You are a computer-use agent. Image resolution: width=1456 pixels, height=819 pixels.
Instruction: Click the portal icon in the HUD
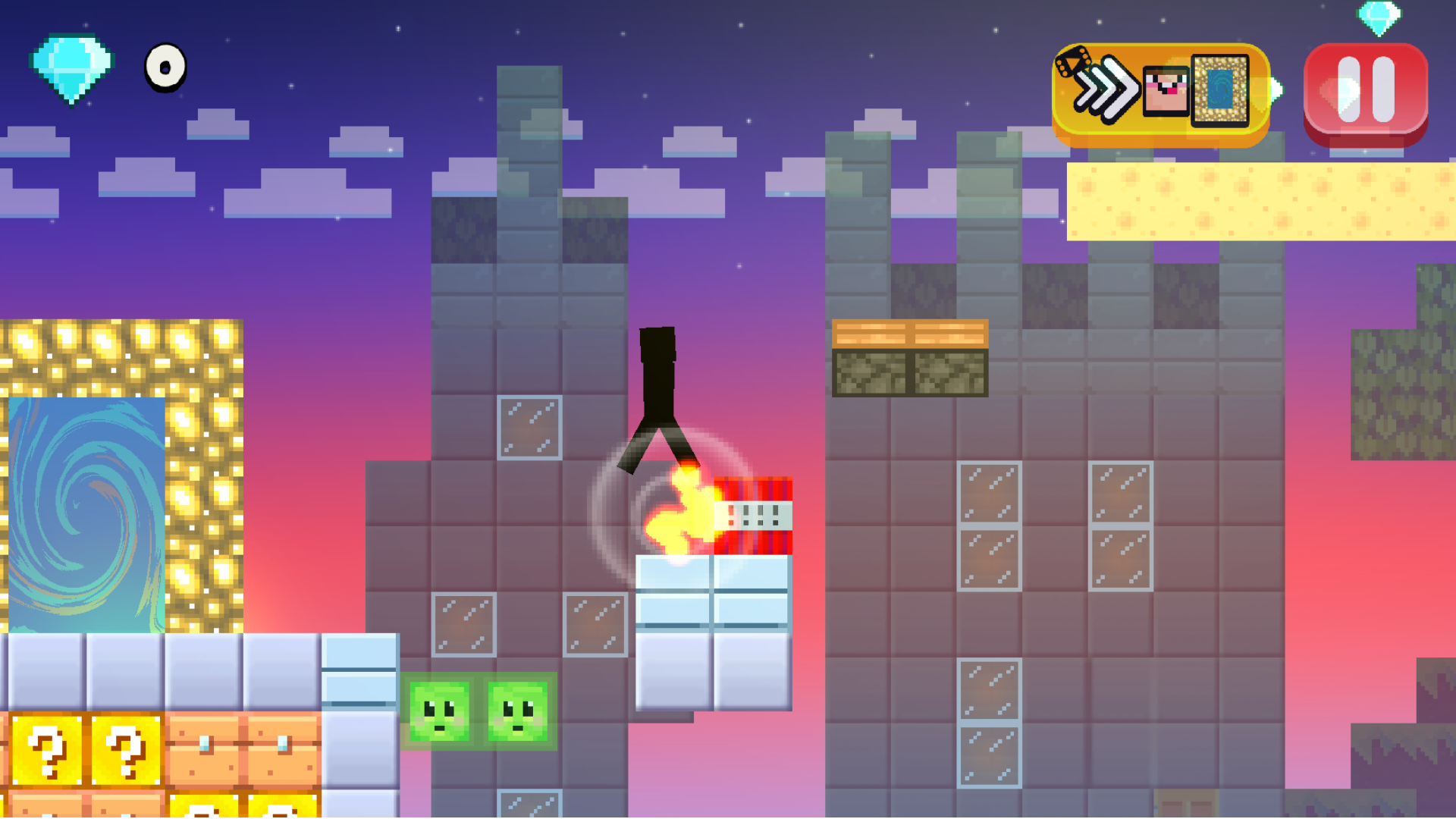1219,91
